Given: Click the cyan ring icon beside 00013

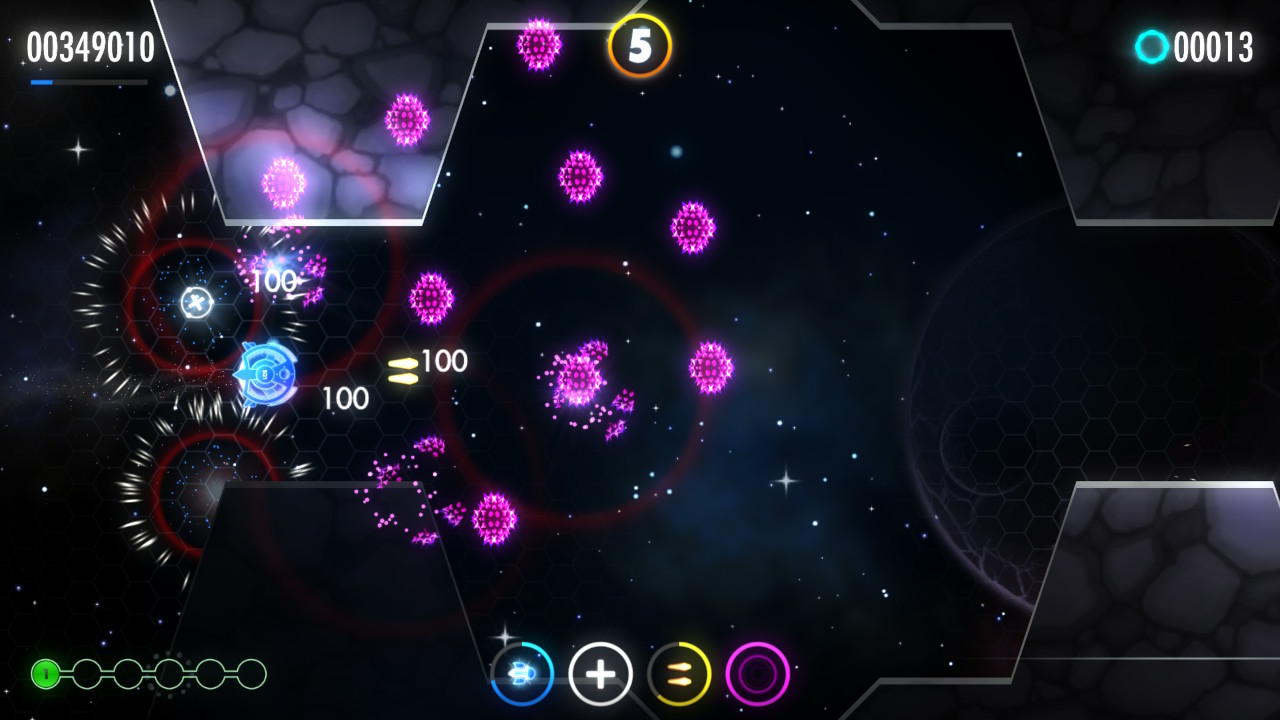Looking at the screenshot, I should point(1152,45).
